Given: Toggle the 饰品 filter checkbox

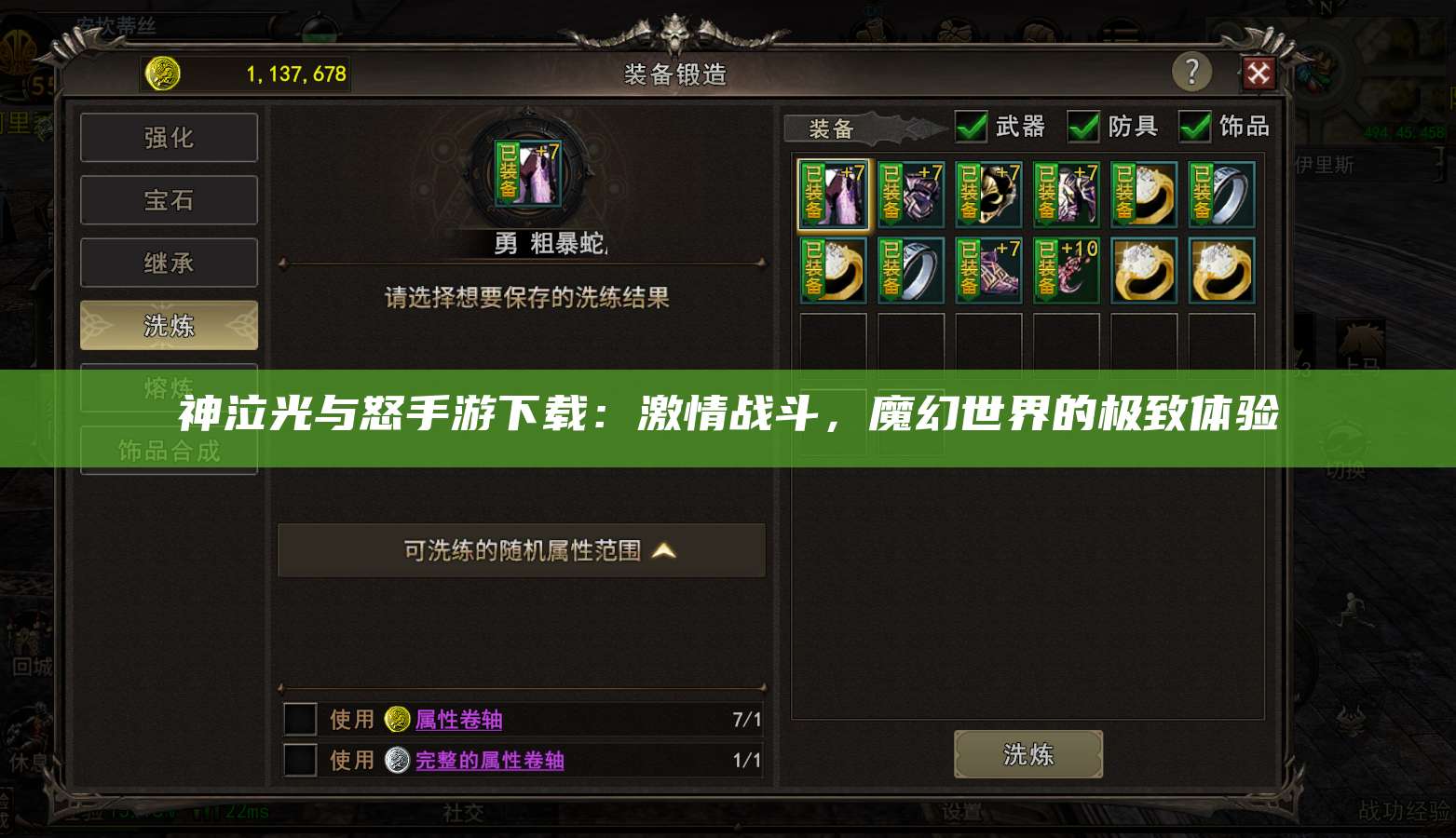Looking at the screenshot, I should point(1195,127).
